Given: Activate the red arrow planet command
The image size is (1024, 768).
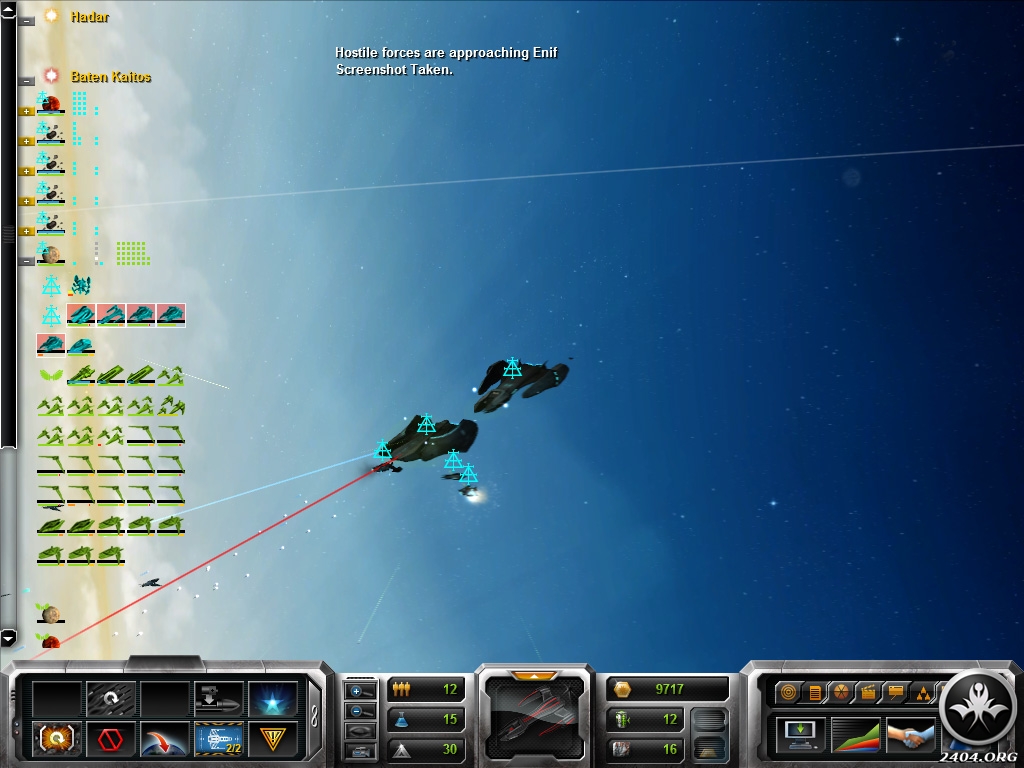Looking at the screenshot, I should point(165,740).
